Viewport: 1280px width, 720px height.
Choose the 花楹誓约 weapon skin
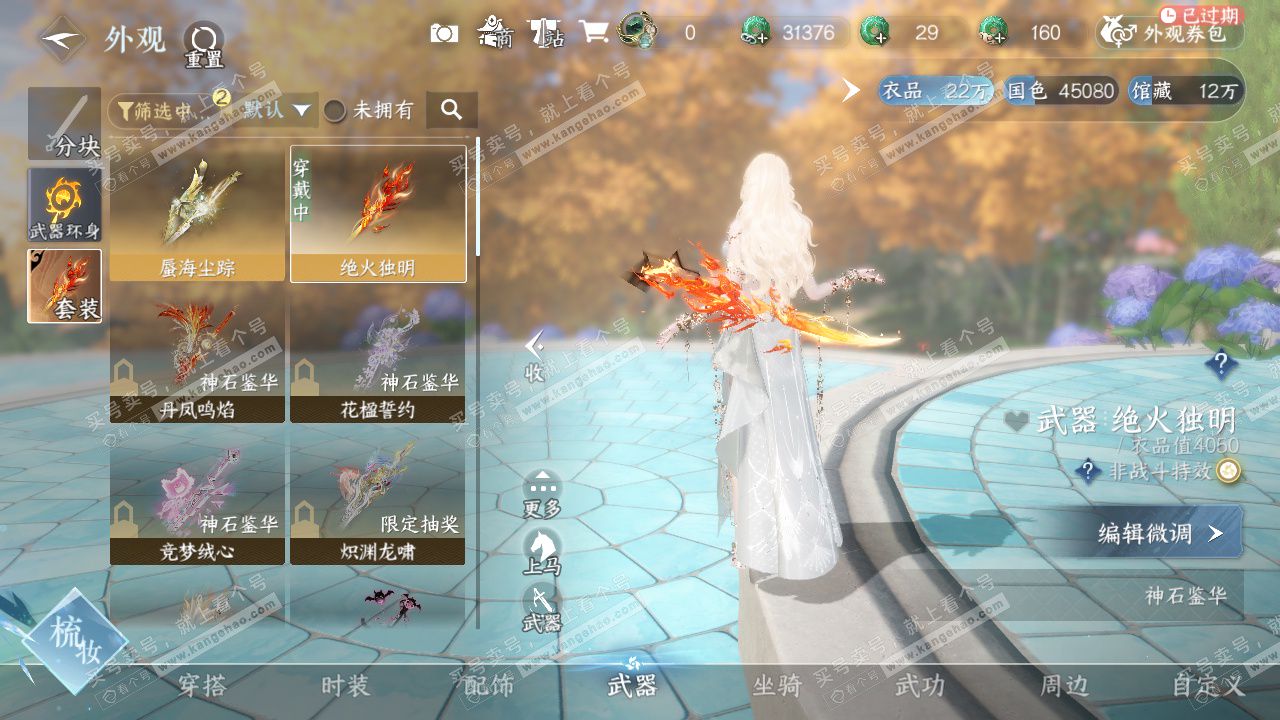pyautogui.click(x=378, y=356)
